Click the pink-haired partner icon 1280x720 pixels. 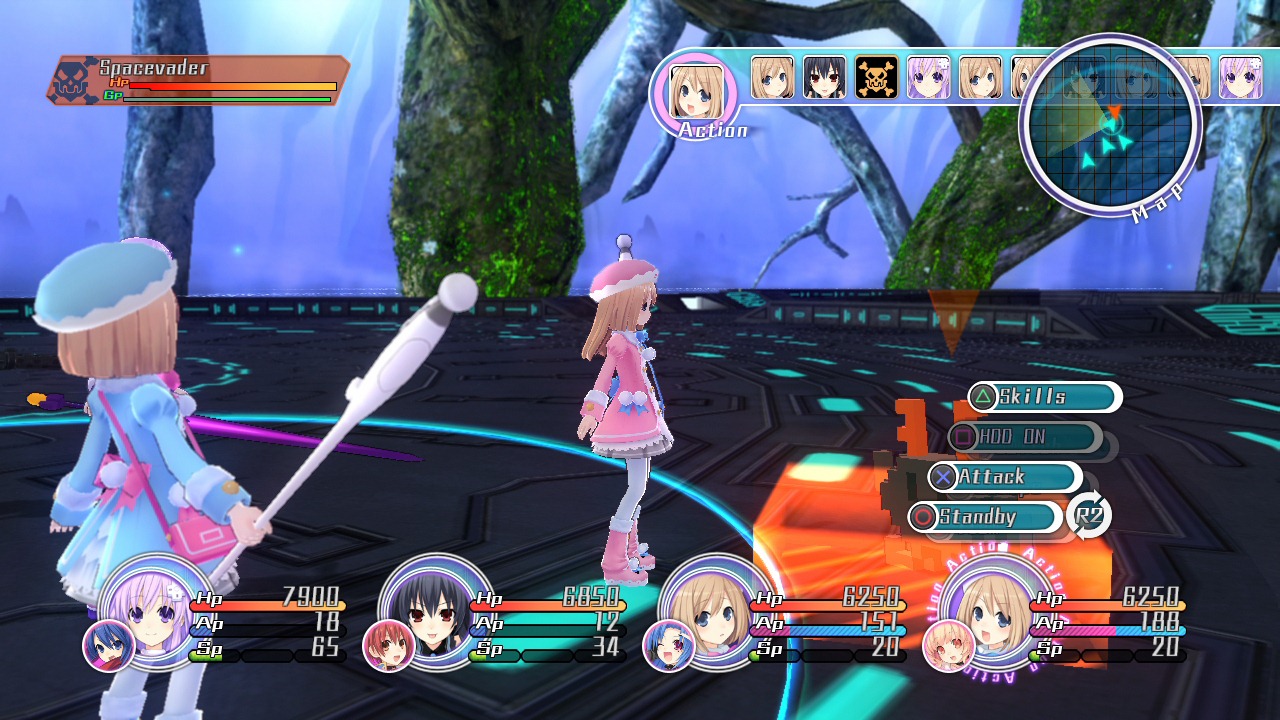pos(949,645)
